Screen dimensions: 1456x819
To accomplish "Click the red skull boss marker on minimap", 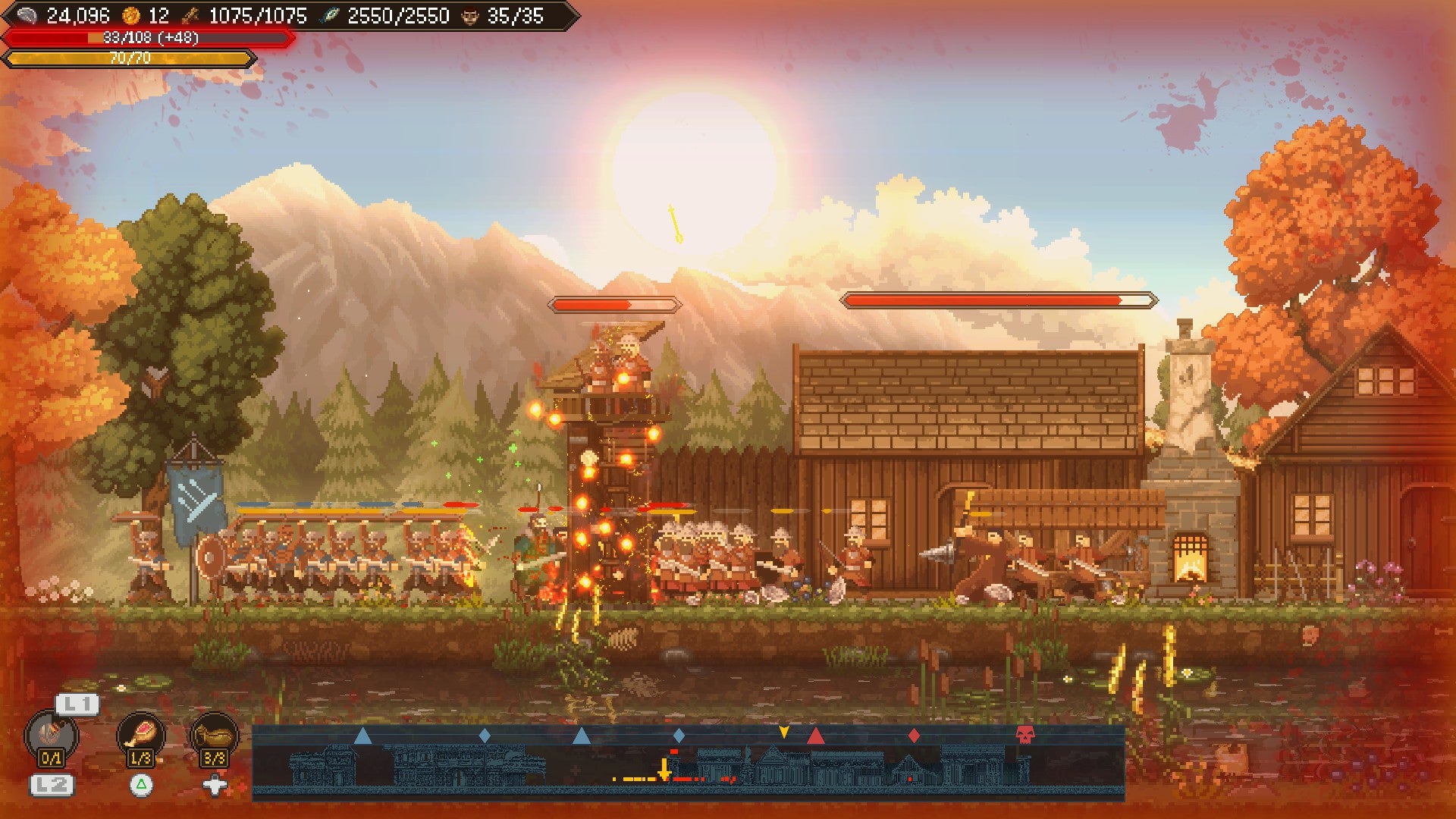I will [x=1025, y=734].
